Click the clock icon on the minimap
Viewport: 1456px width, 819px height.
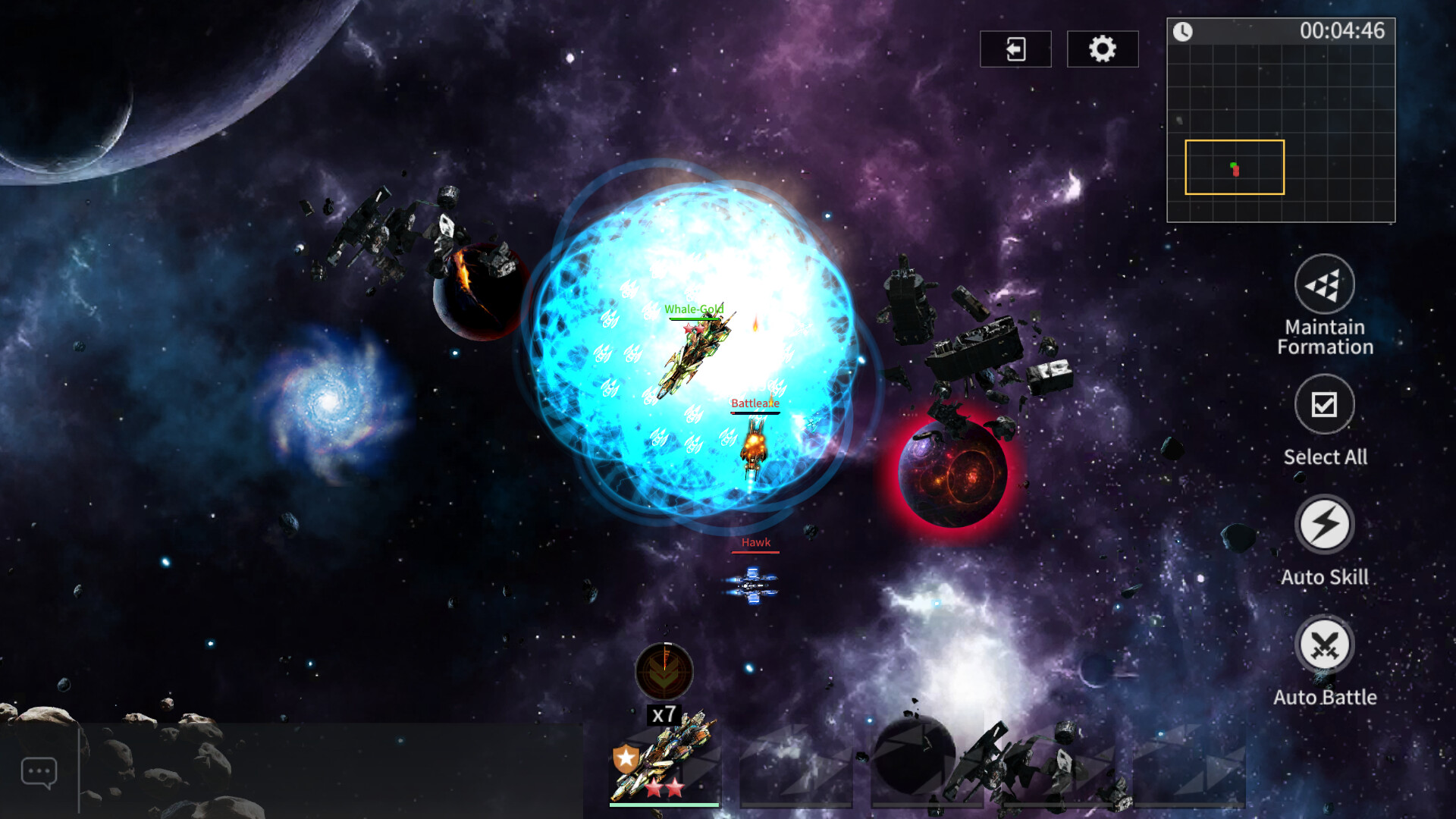click(x=1182, y=32)
